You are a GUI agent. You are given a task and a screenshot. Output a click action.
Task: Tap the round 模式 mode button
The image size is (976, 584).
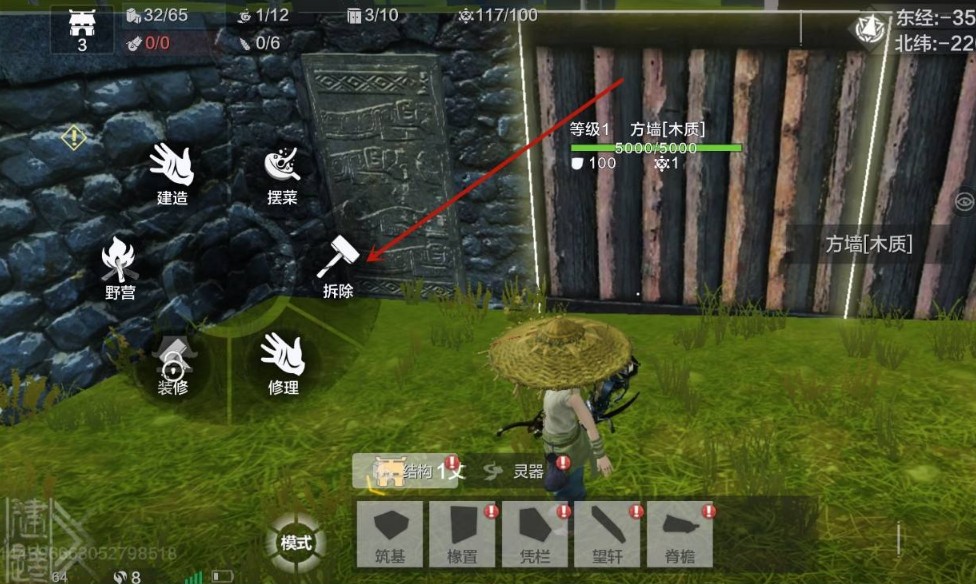pyautogui.click(x=296, y=543)
